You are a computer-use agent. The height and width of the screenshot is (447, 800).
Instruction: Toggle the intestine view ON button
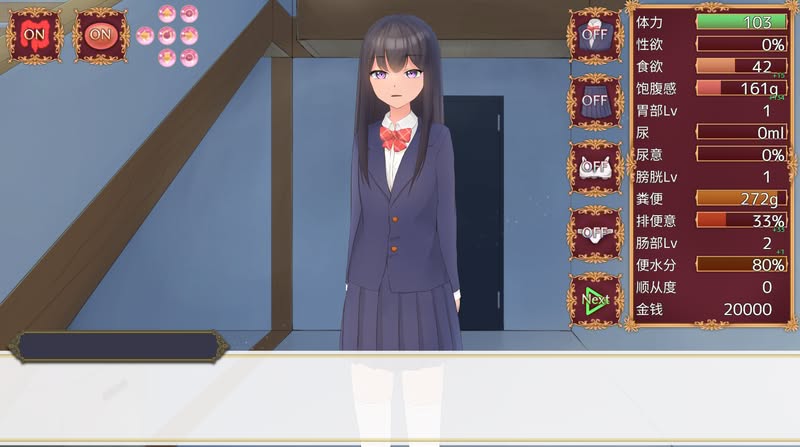pyautogui.click(x=35, y=35)
